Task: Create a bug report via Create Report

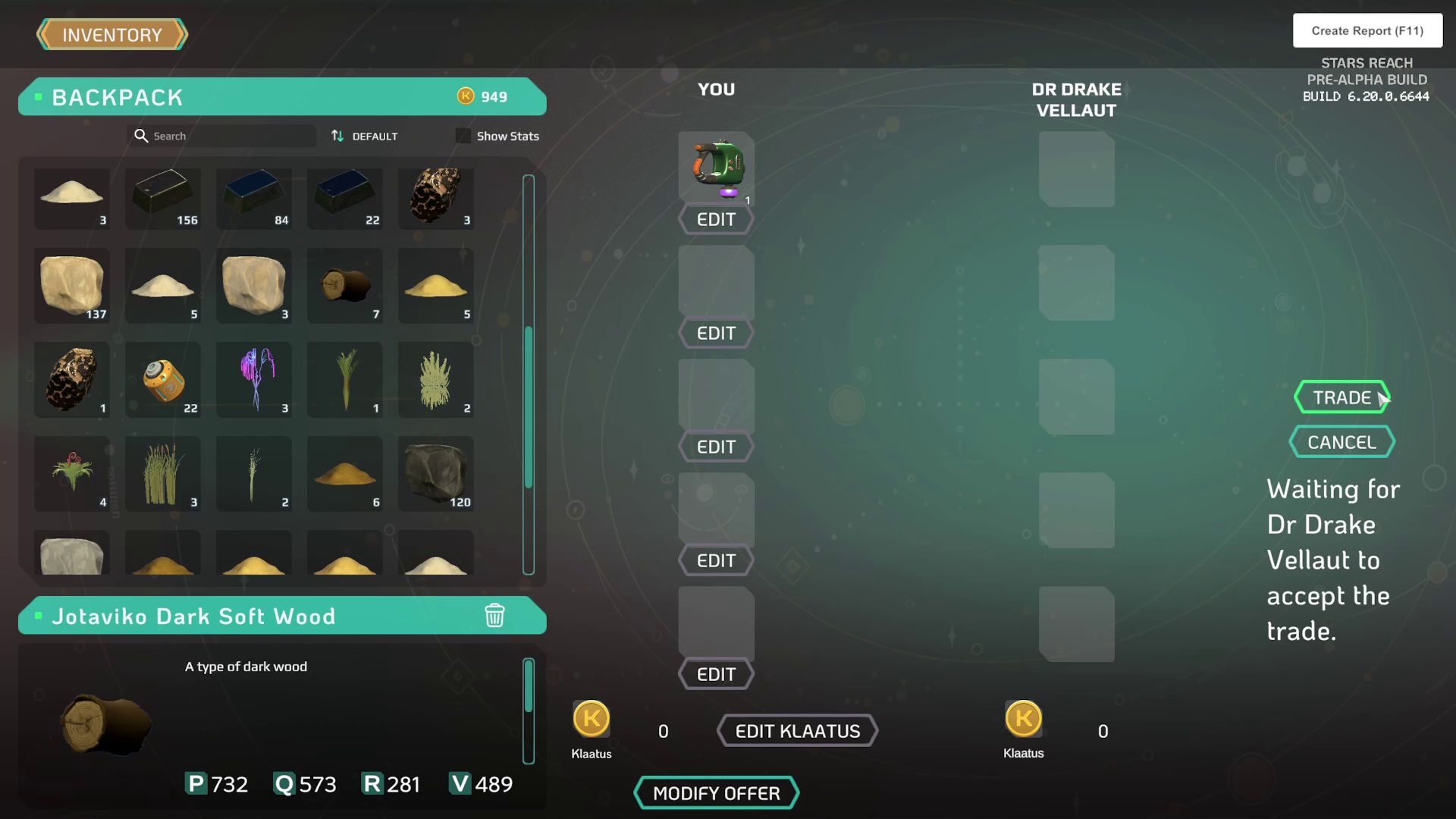Action: [x=1367, y=31]
